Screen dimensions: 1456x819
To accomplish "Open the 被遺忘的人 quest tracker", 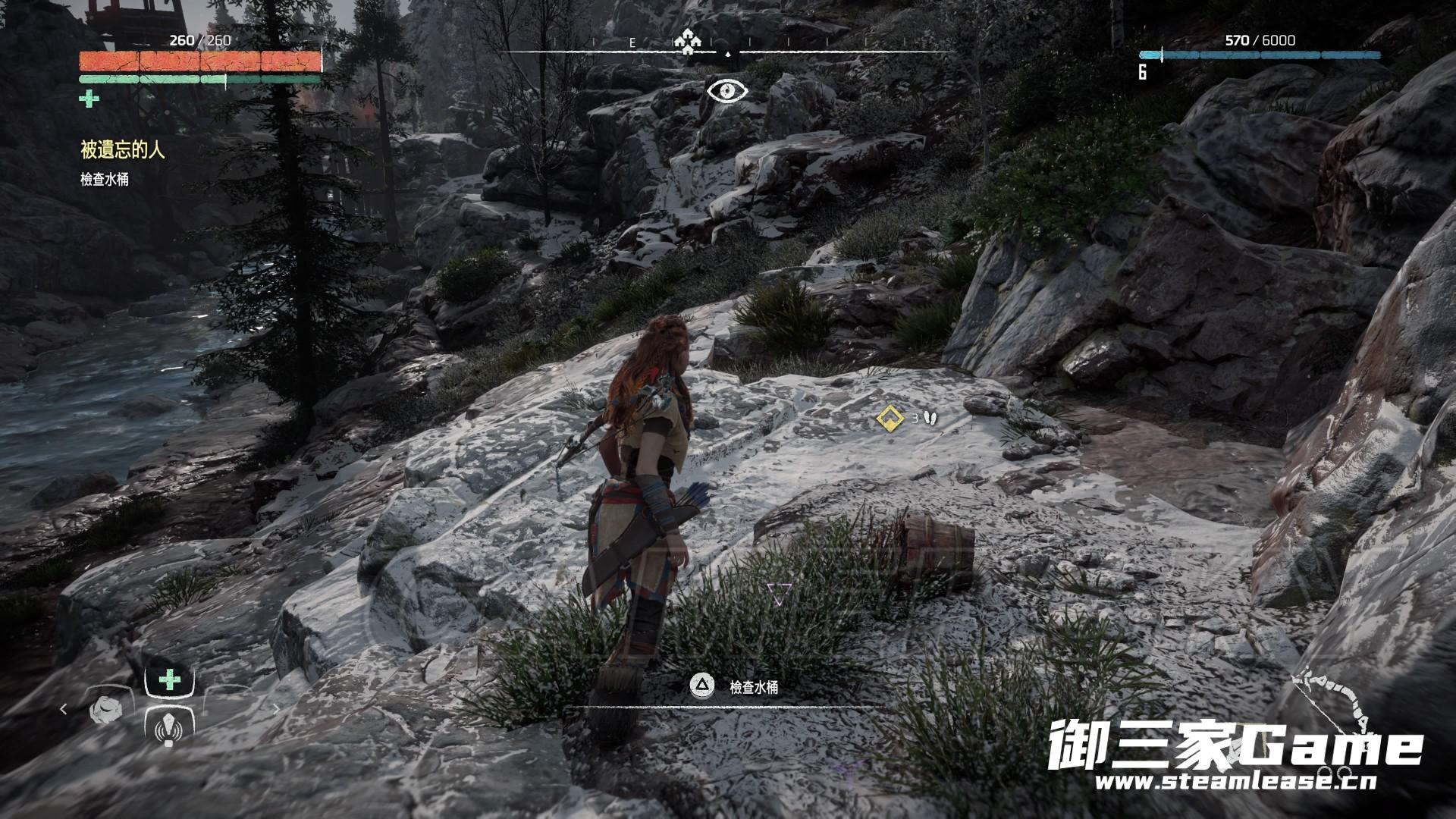I will (x=122, y=150).
